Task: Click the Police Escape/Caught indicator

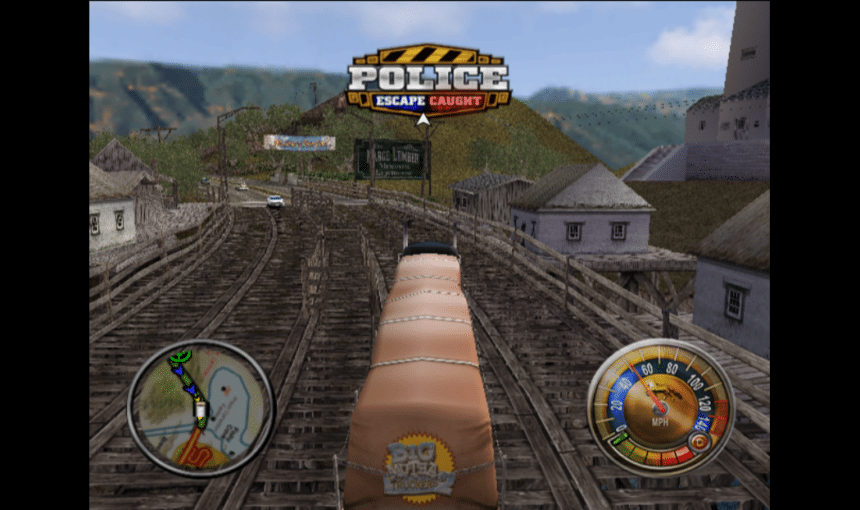Action: (428, 81)
